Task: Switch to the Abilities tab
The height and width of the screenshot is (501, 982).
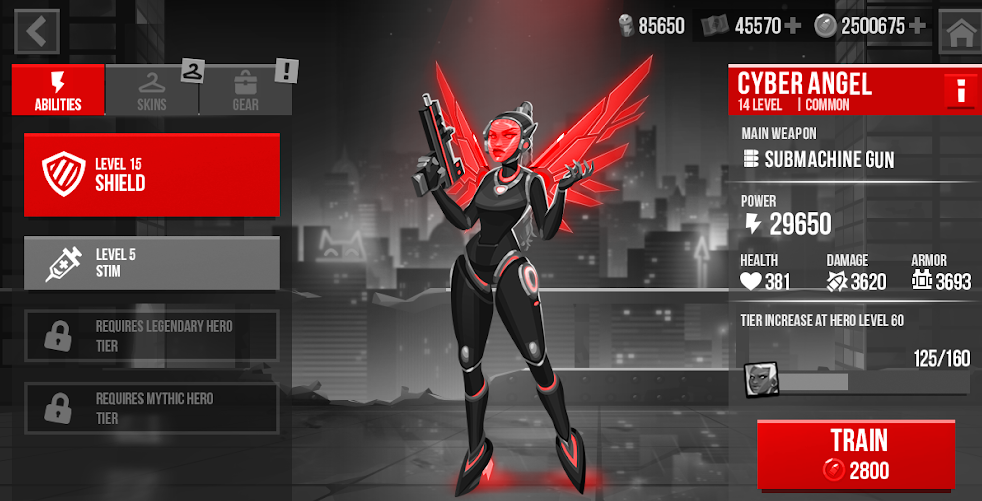Action: coord(58,90)
